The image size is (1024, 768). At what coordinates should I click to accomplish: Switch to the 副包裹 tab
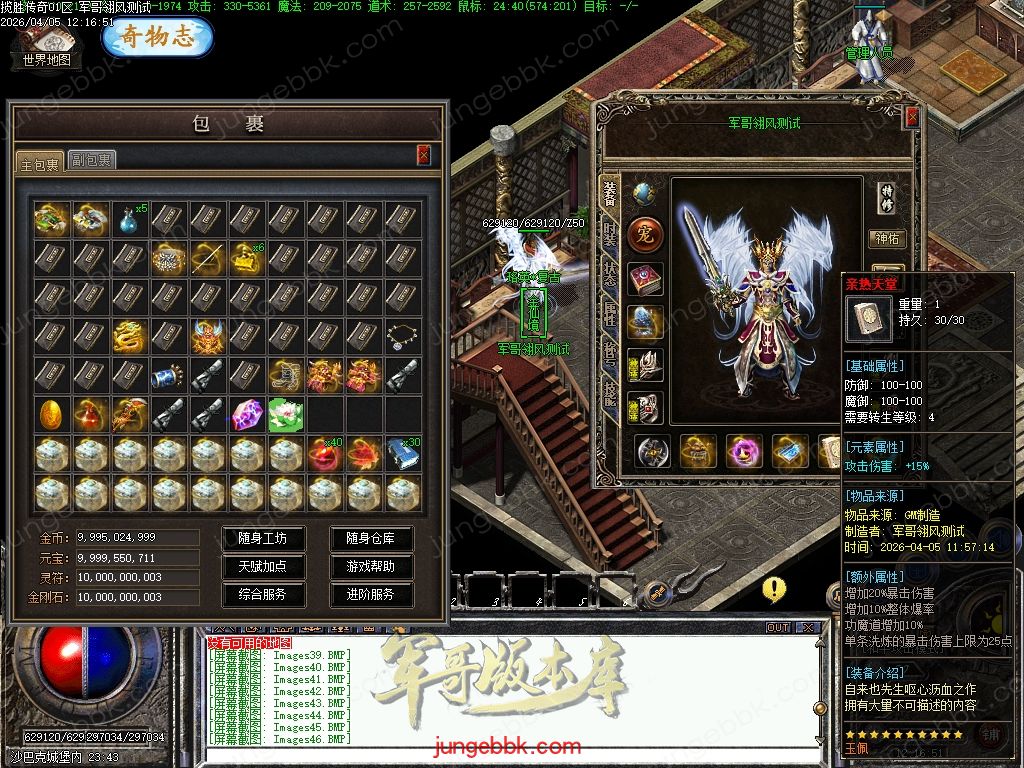(x=91, y=160)
